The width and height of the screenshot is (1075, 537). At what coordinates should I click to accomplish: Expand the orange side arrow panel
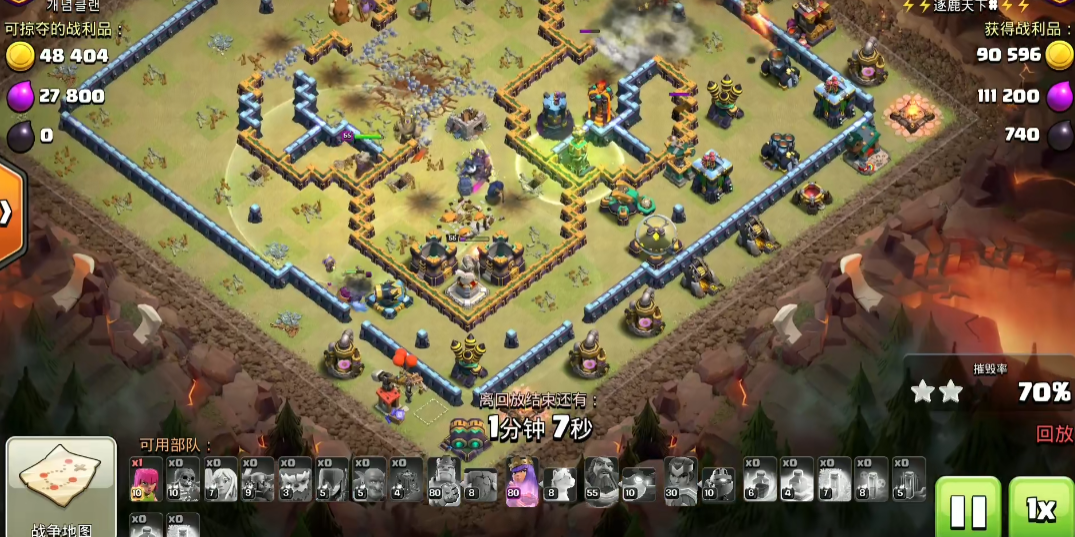pos(8,212)
